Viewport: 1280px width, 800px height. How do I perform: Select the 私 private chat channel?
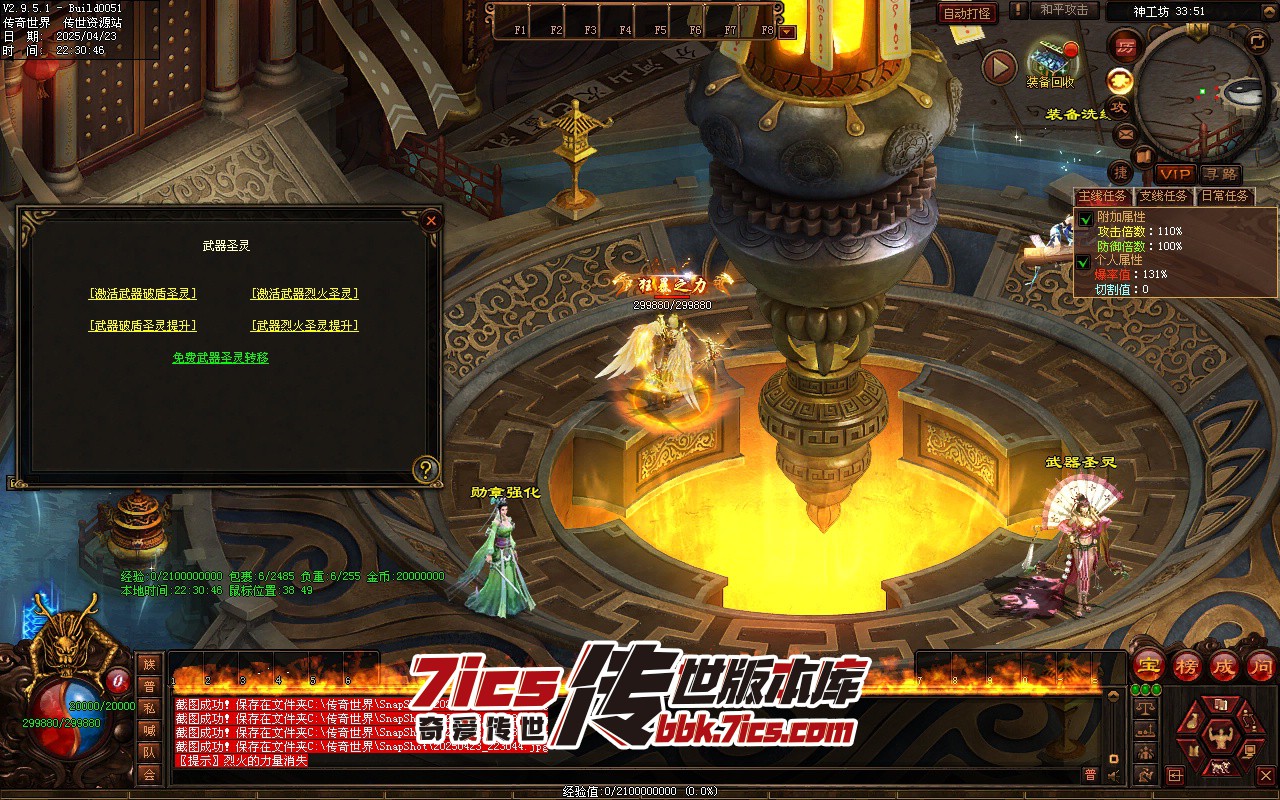tap(149, 708)
